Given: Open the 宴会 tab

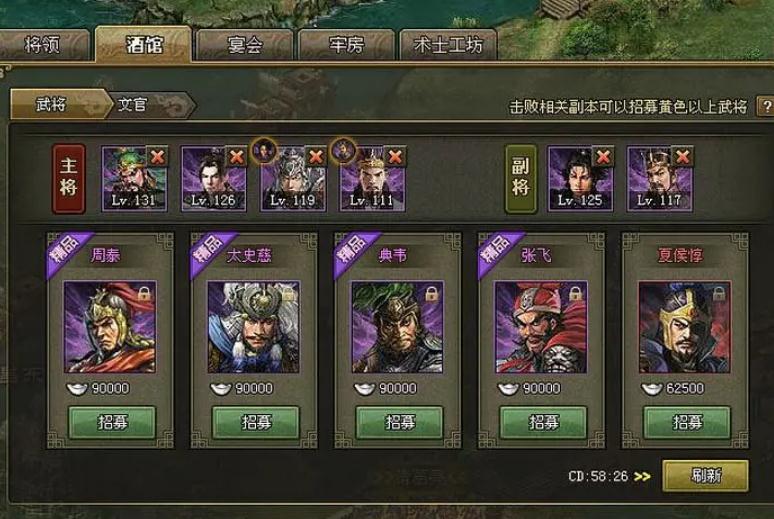Looking at the screenshot, I should click(244, 45).
